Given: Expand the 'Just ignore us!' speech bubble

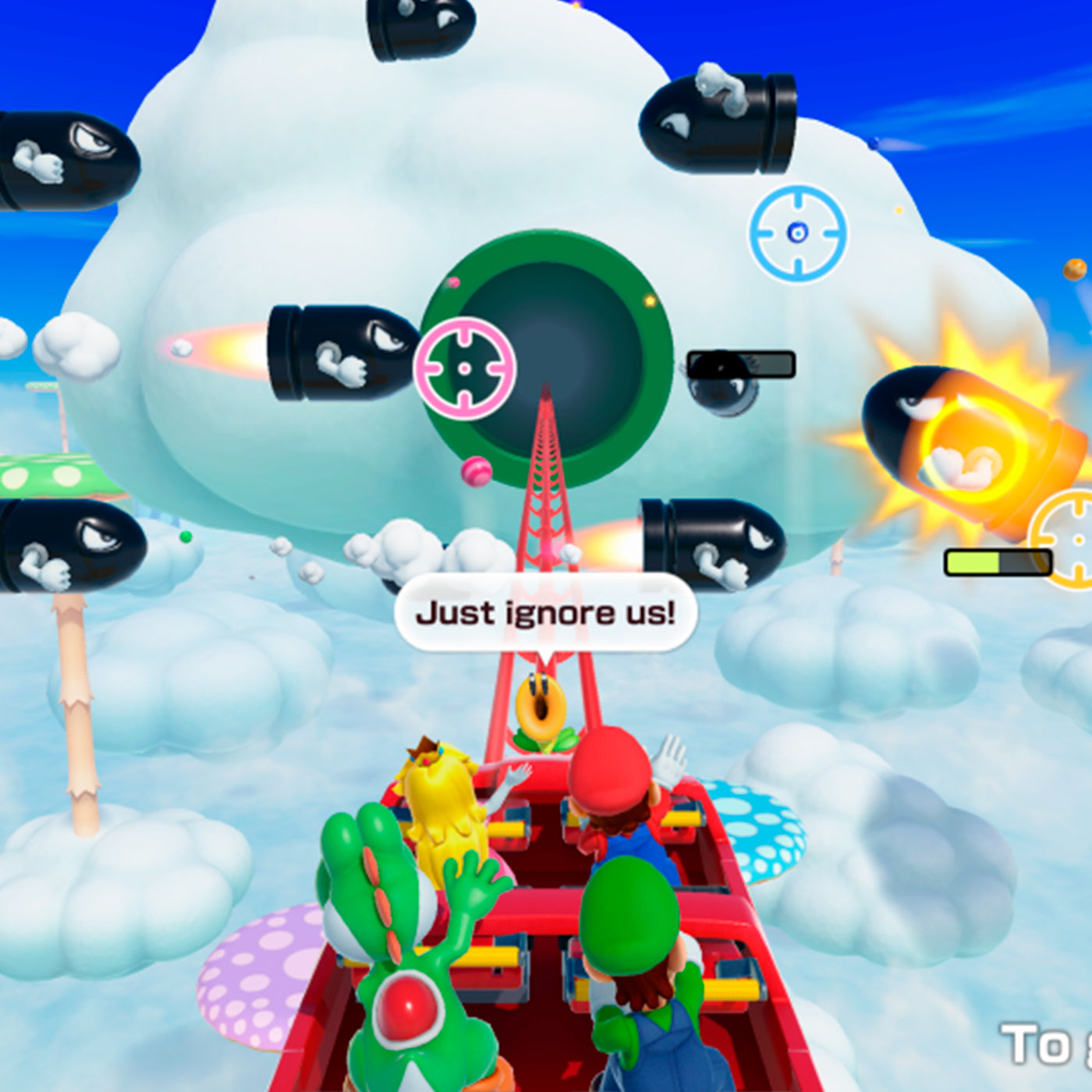Looking at the screenshot, I should click(x=550, y=613).
